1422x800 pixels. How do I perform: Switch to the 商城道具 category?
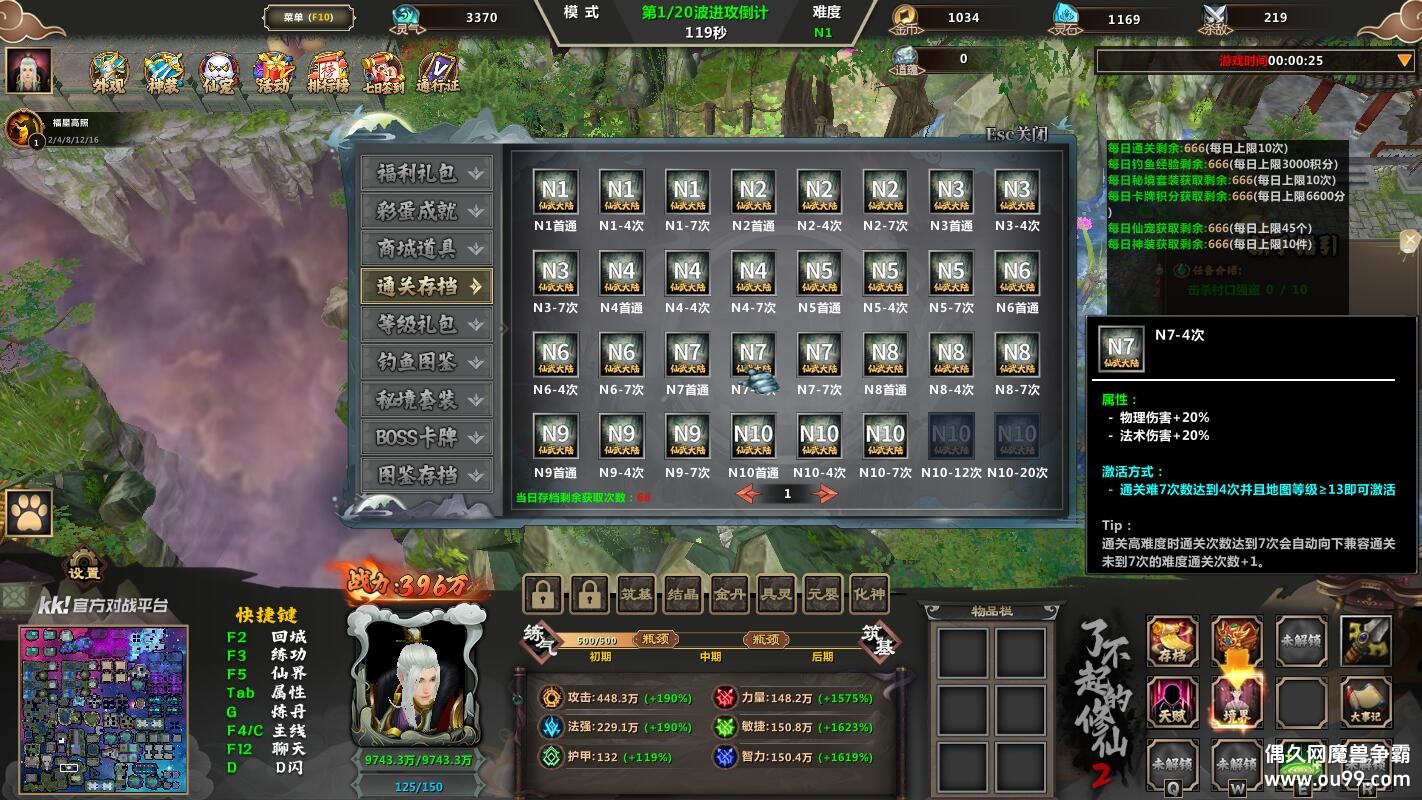pos(426,248)
